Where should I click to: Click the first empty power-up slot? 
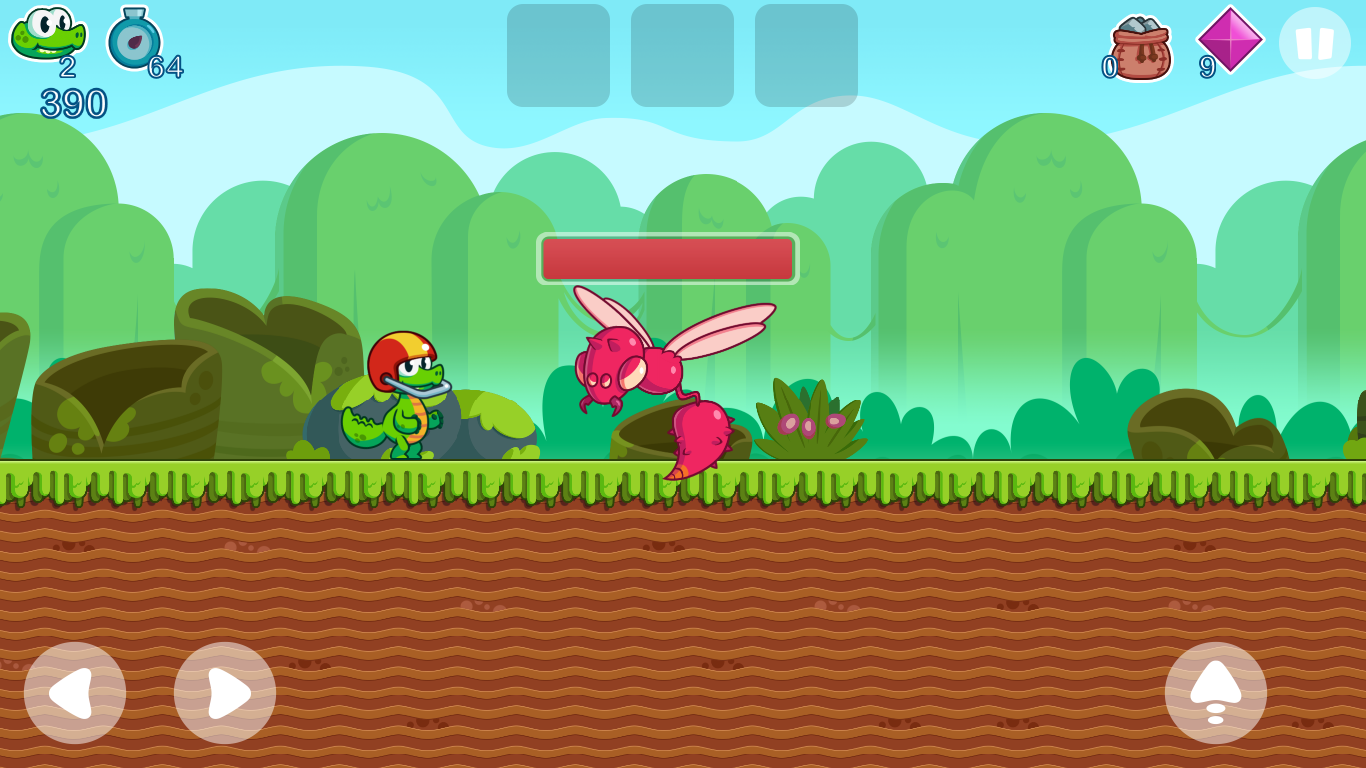(558, 57)
